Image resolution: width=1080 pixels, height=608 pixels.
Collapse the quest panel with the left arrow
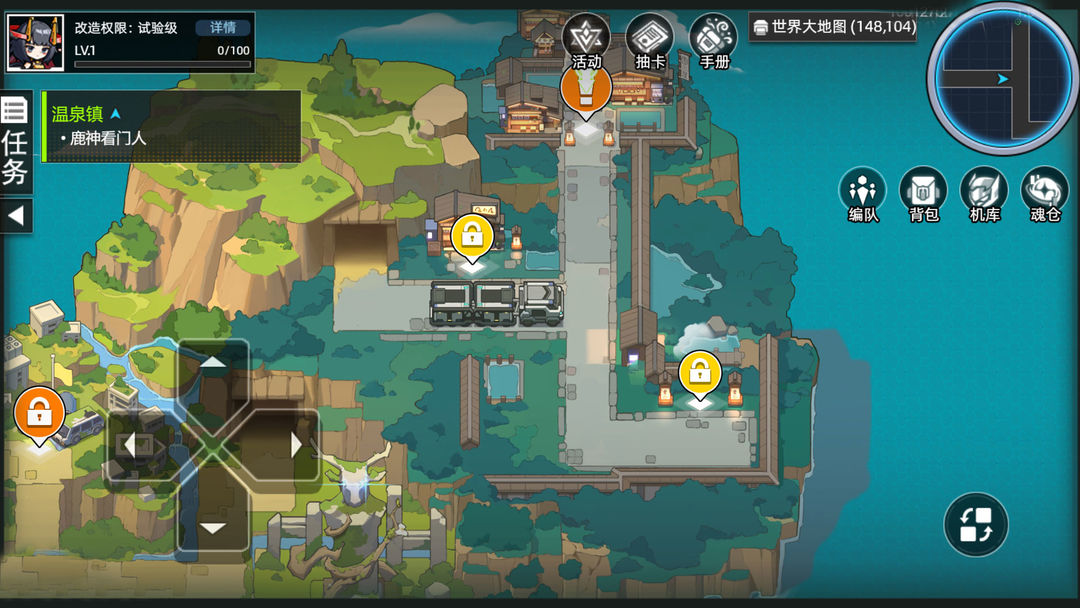click(16, 215)
